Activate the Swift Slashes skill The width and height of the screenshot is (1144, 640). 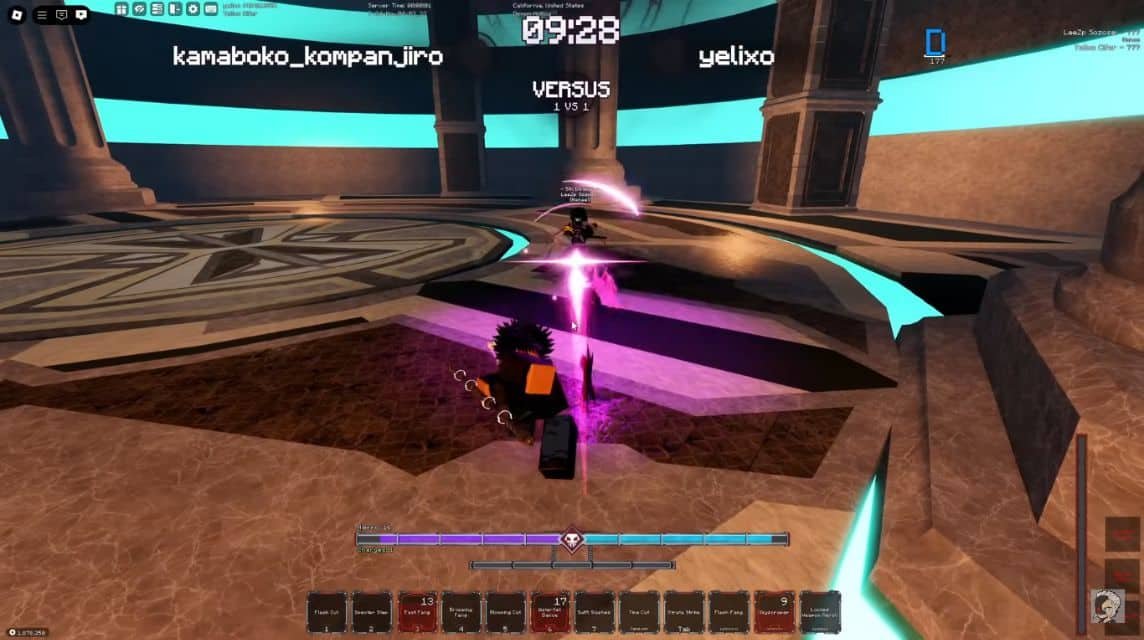[595, 612]
